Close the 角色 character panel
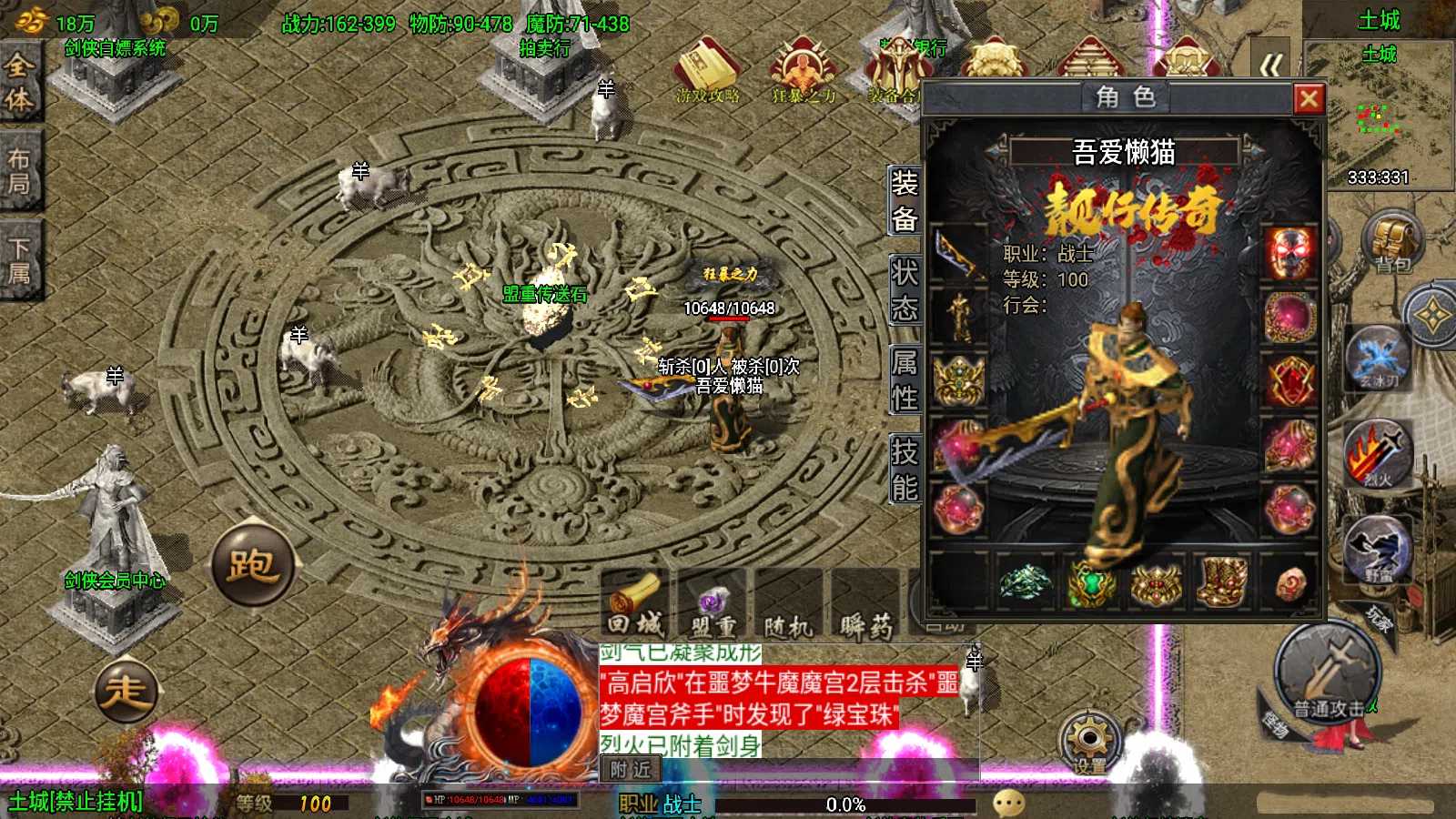 [x=1309, y=98]
